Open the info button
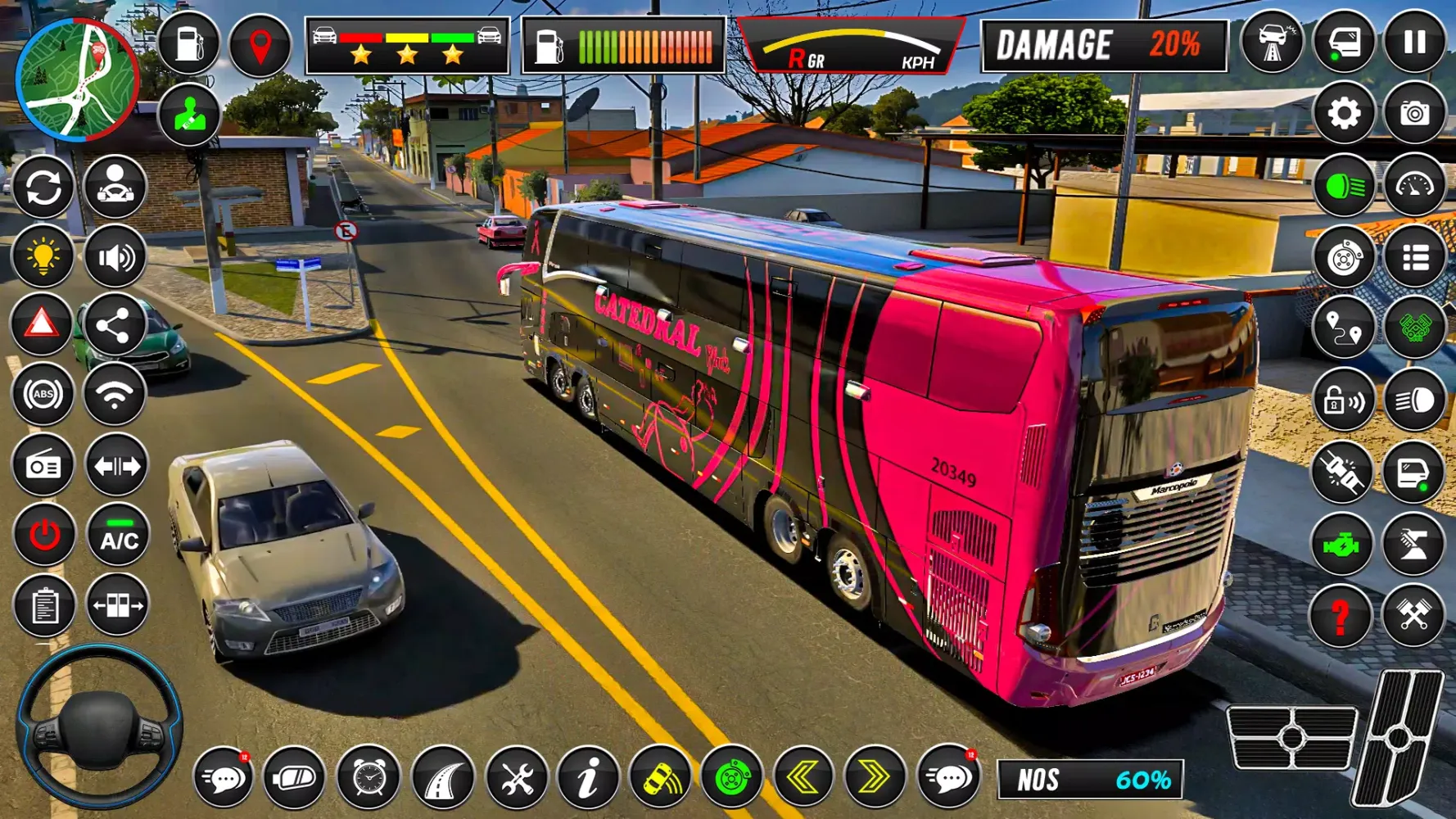Screen dimensions: 1456x819 pos(588,777)
